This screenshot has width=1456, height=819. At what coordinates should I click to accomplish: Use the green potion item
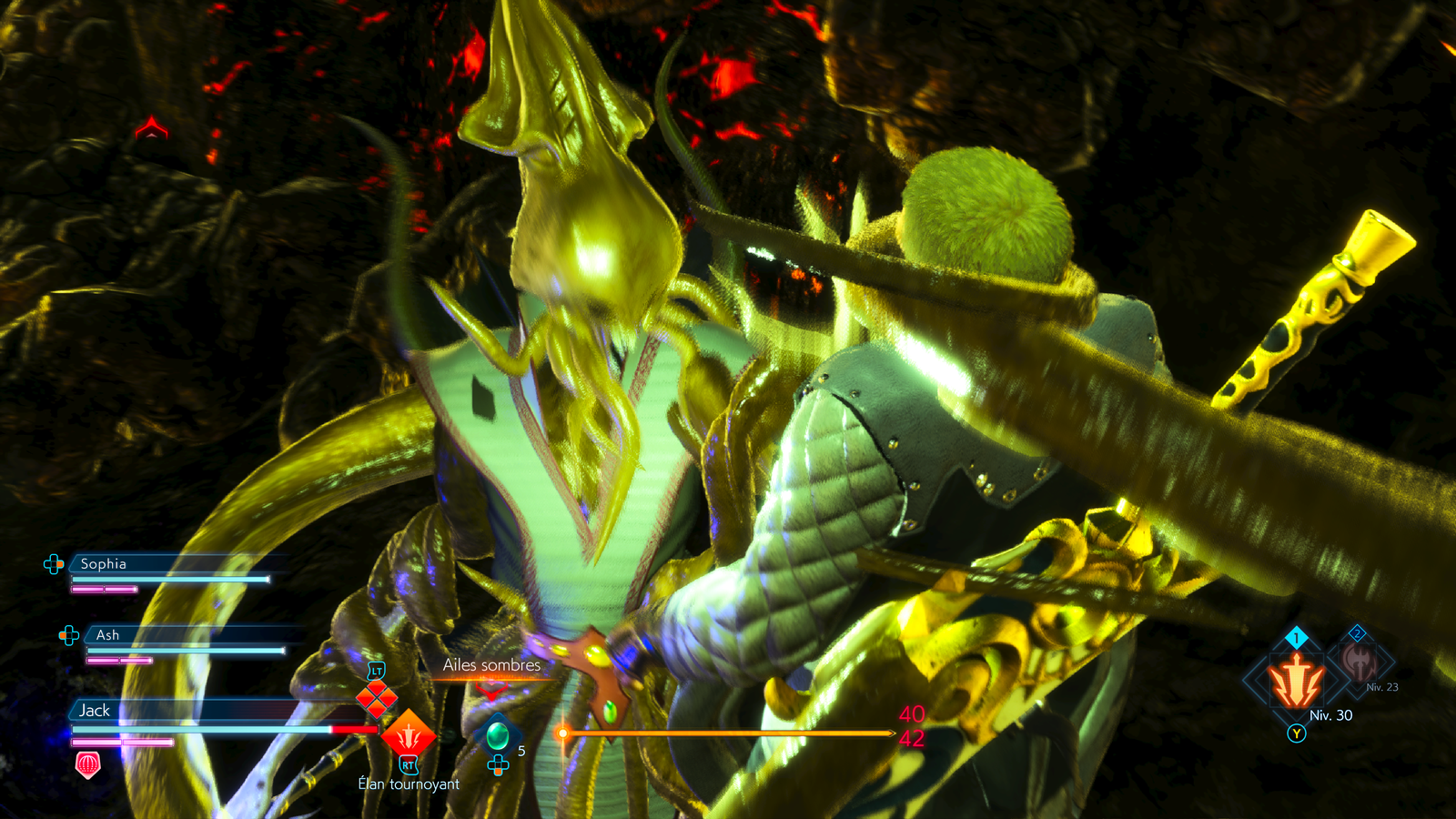498,733
